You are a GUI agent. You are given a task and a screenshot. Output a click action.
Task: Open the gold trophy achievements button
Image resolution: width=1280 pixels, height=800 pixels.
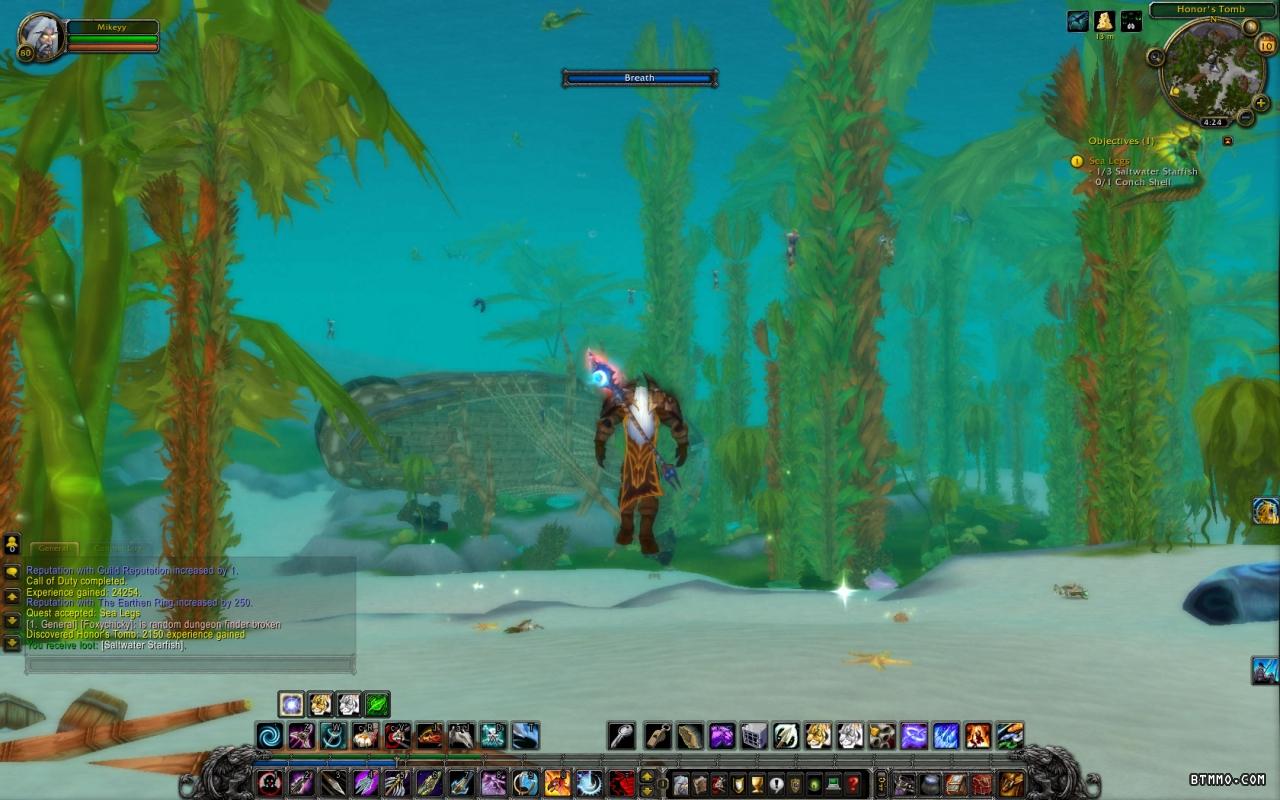[x=756, y=783]
